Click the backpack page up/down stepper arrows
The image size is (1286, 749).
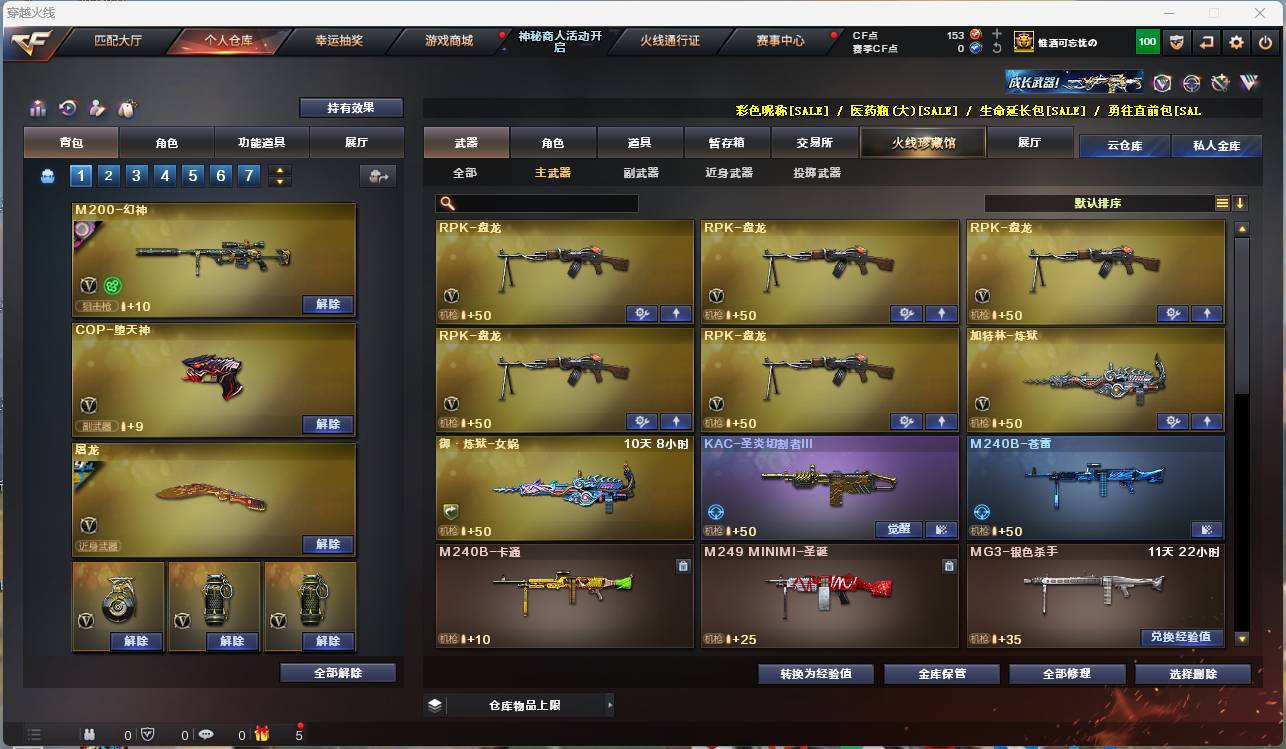(280, 174)
